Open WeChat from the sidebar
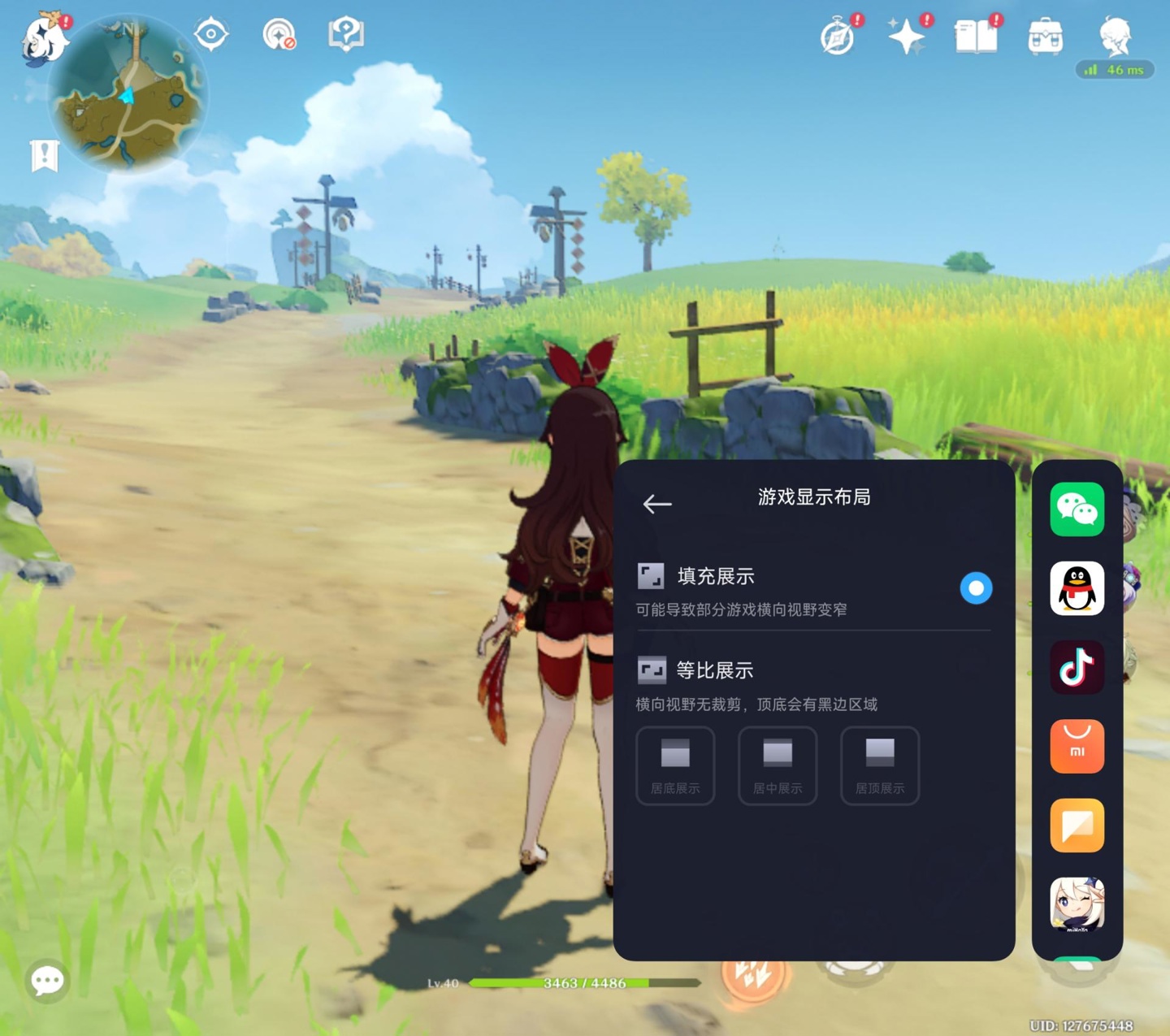1170x1036 pixels. click(1077, 510)
